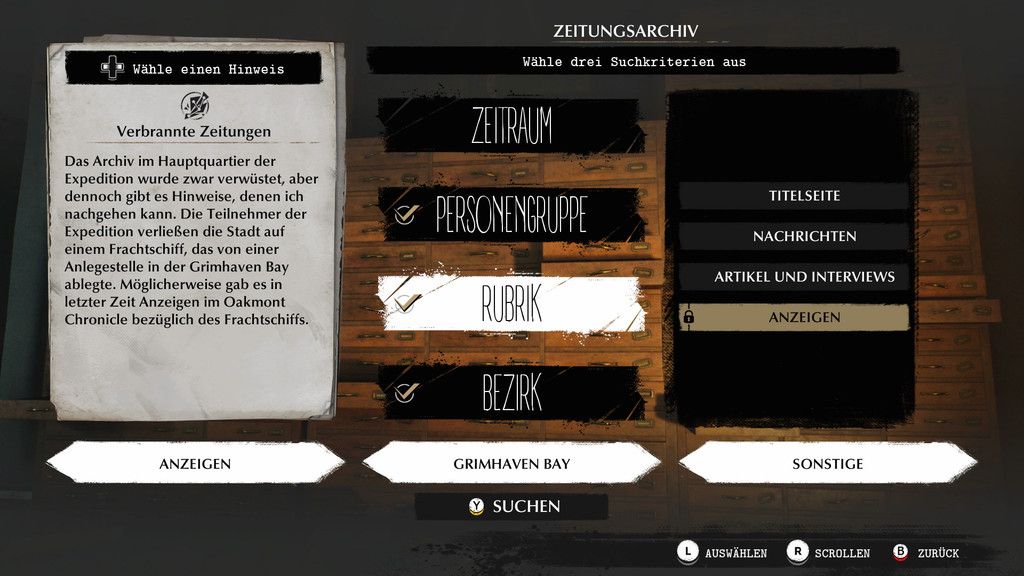This screenshot has width=1024, height=576.
Task: Click the Sonstige criterion banner
Action: 827,464
